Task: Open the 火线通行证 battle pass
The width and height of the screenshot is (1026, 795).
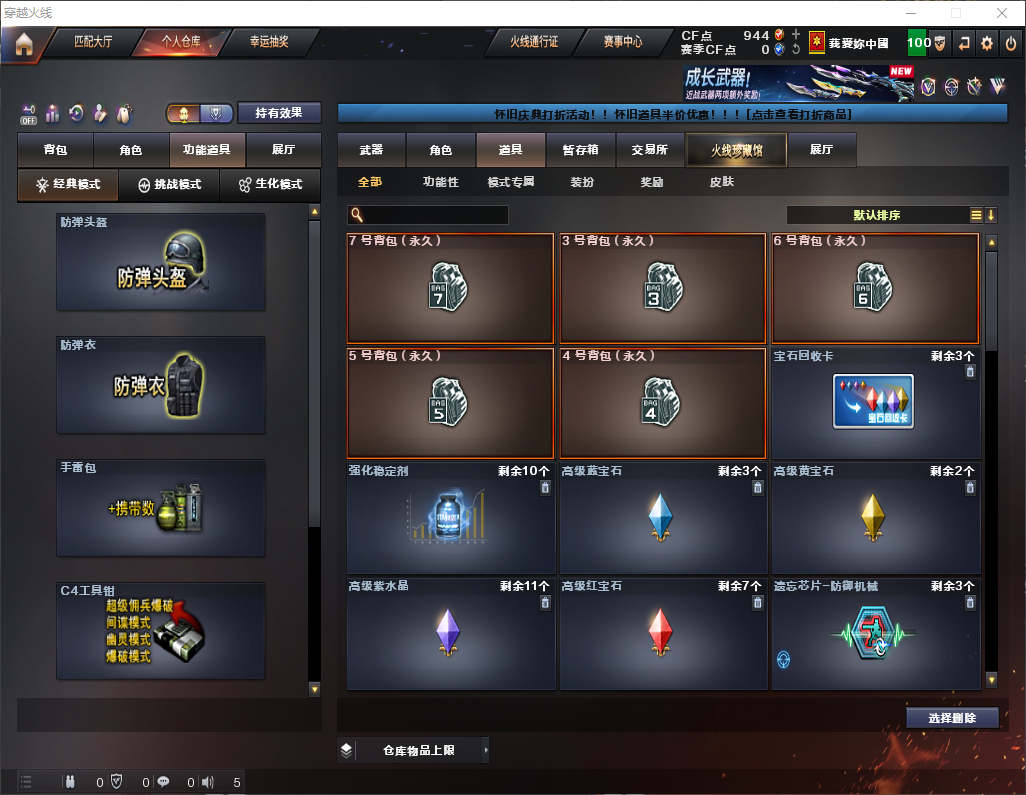Action: (x=534, y=43)
